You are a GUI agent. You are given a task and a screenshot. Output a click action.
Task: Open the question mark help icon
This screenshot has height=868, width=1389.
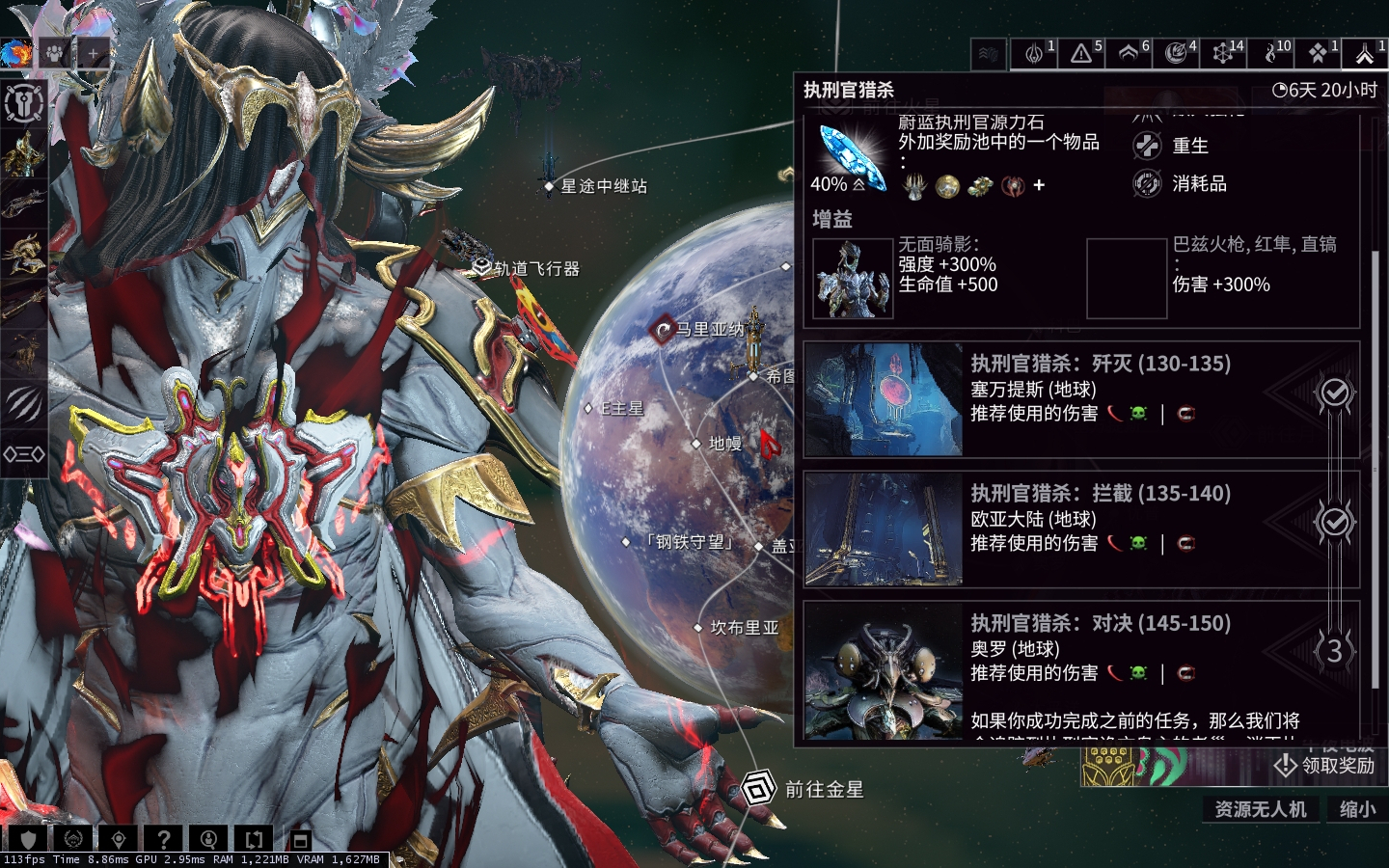(164, 839)
